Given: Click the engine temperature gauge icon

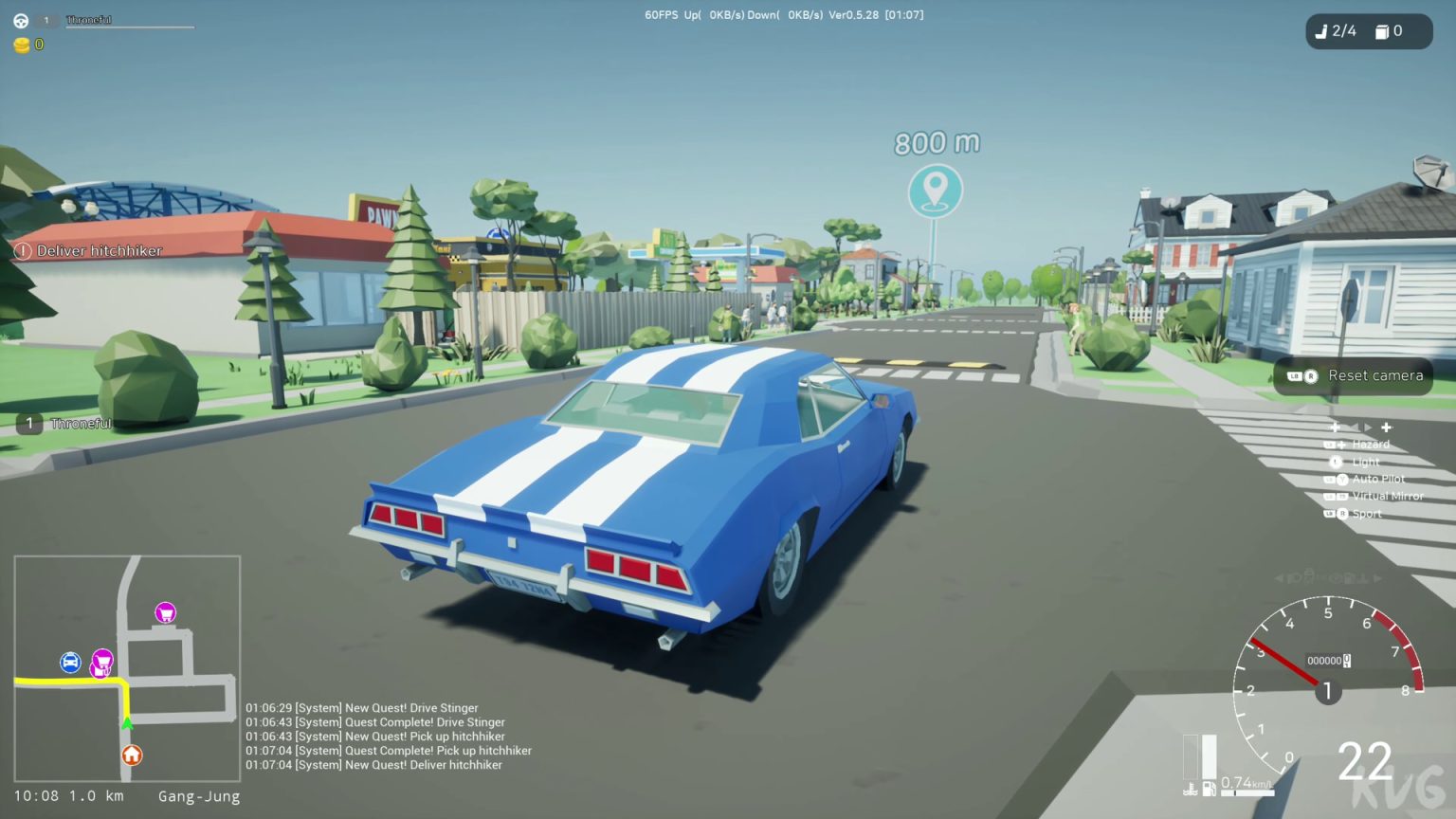Looking at the screenshot, I should [1191, 789].
